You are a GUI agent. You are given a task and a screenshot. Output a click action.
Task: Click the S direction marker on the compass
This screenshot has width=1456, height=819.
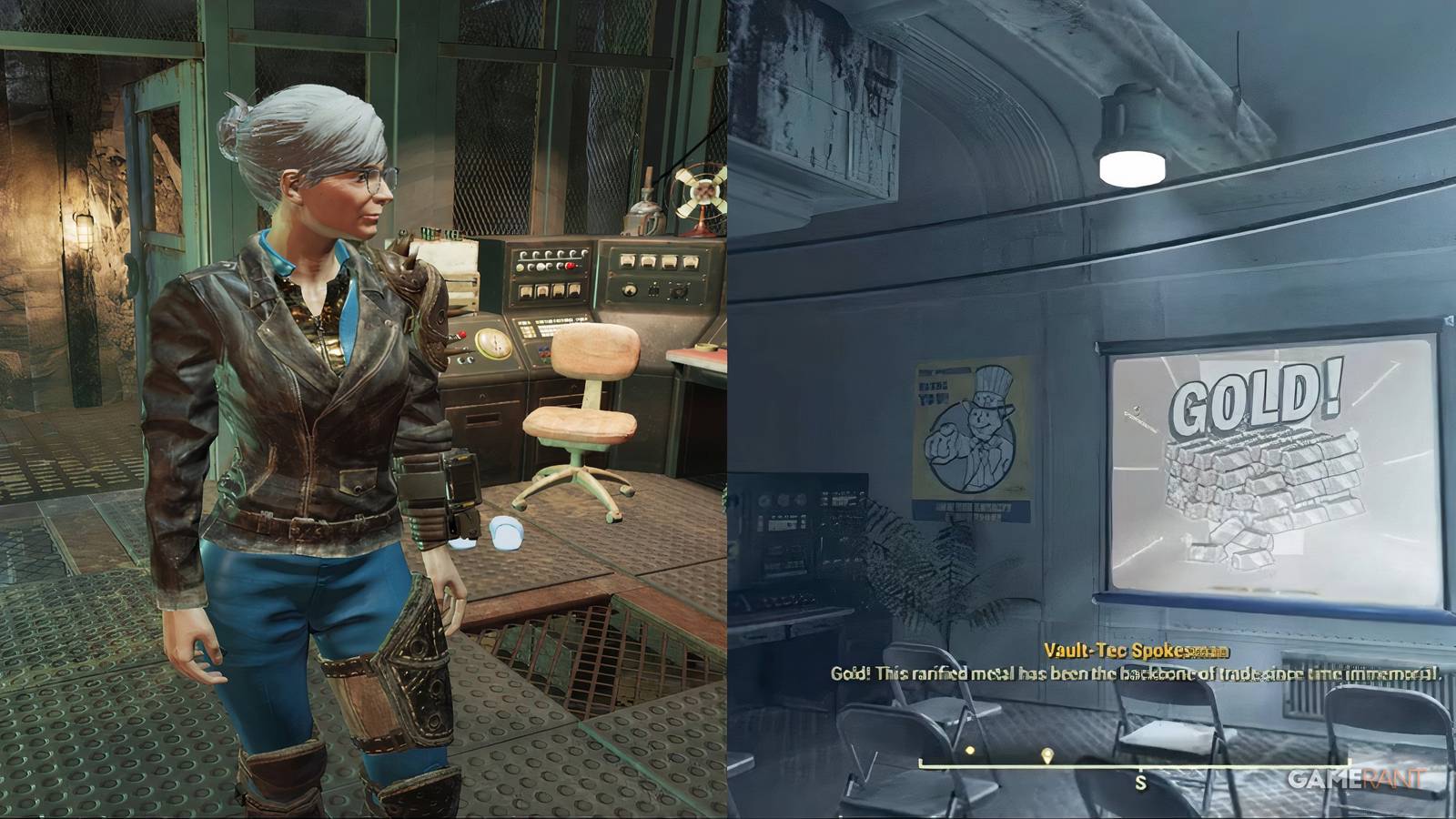[1142, 781]
